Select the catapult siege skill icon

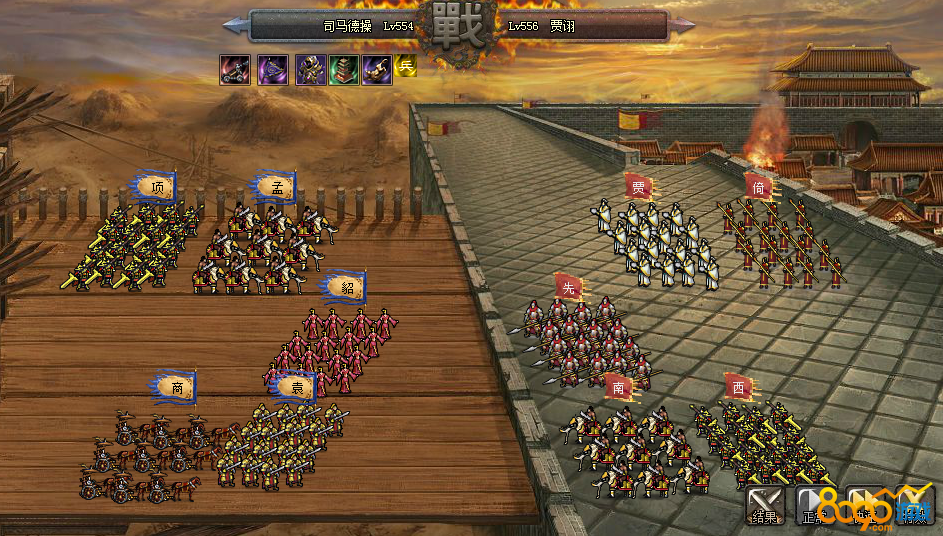point(236,69)
